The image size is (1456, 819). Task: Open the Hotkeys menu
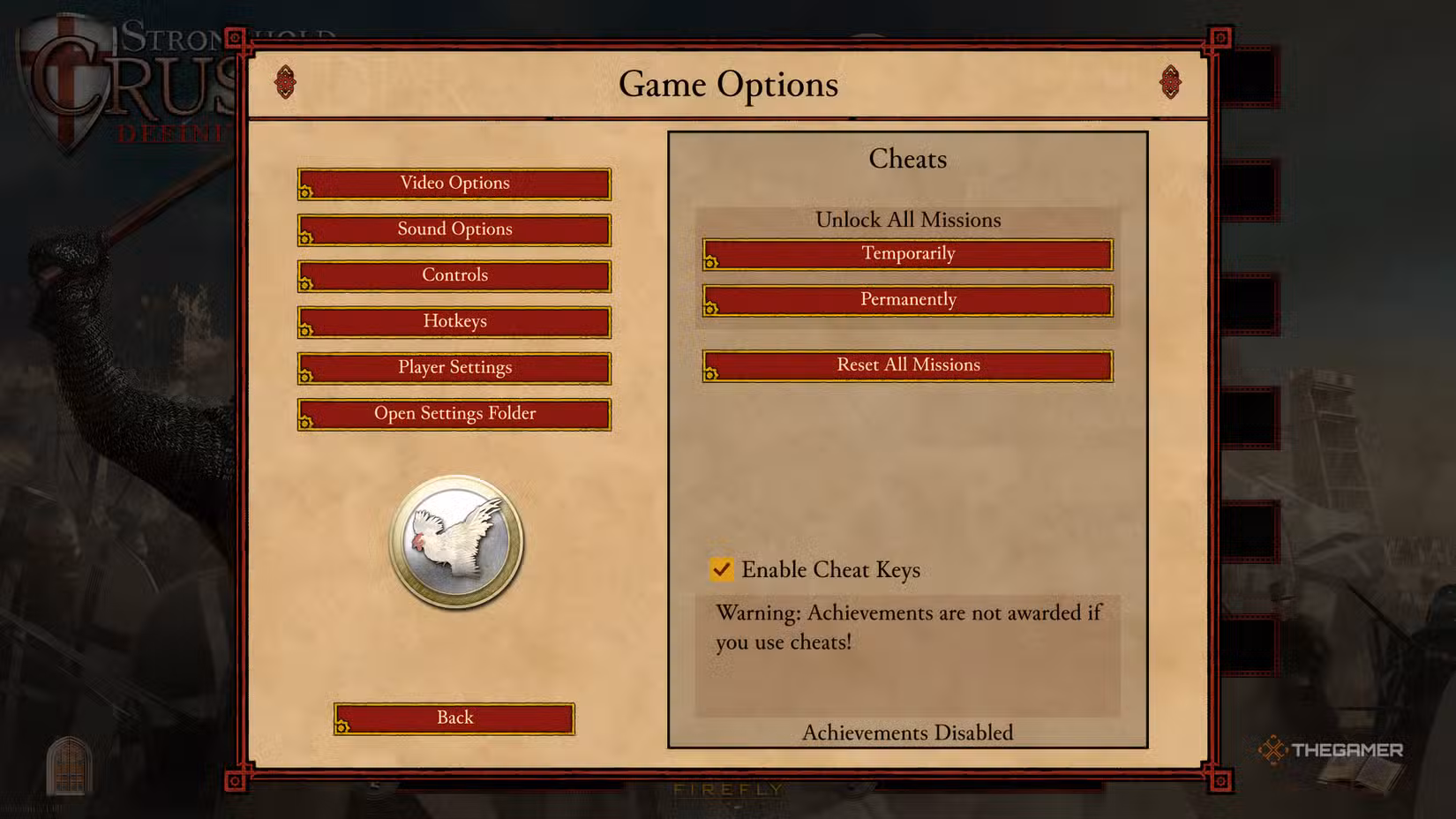(x=454, y=321)
